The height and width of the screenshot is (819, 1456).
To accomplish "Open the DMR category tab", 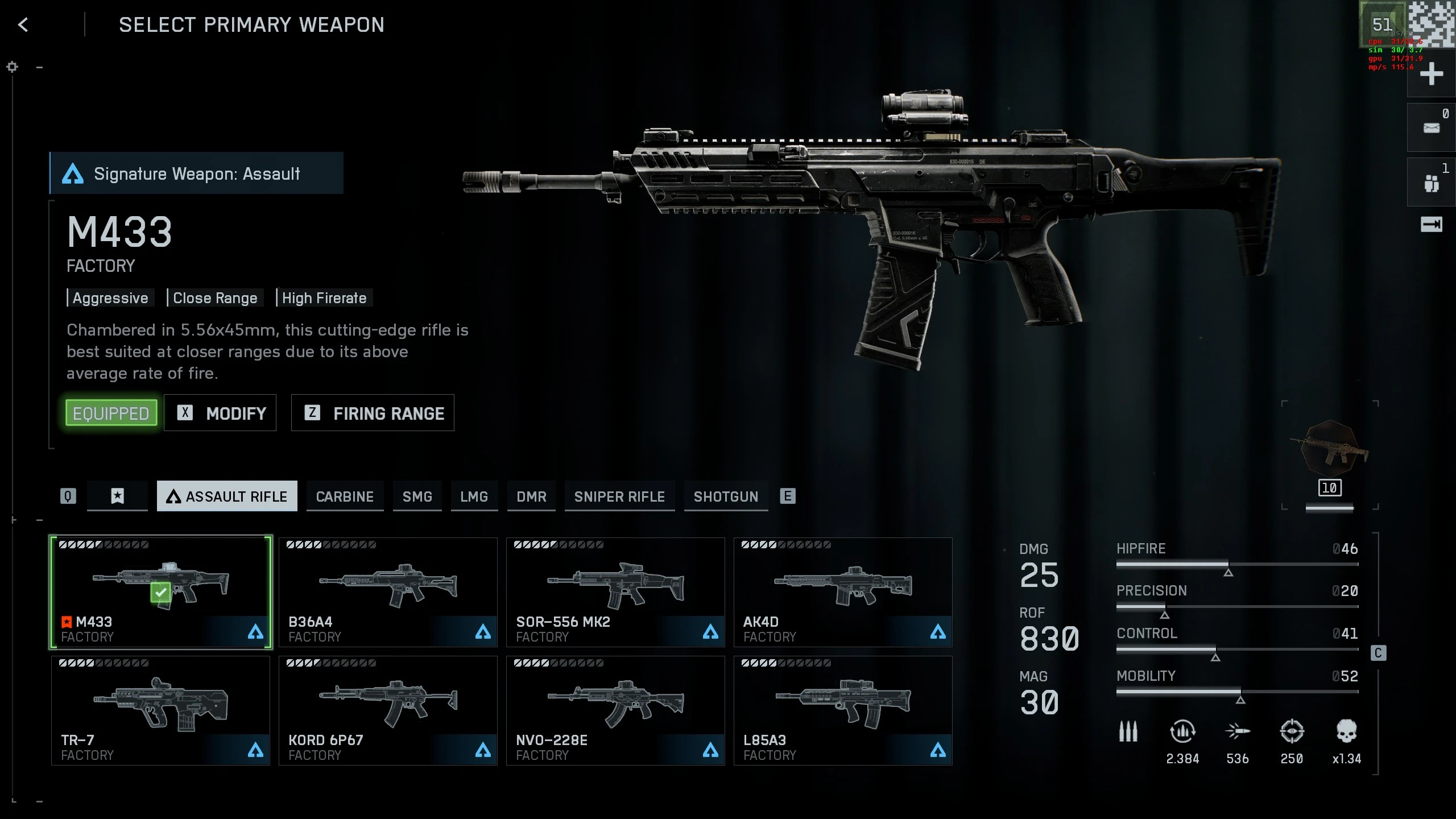I will coord(531,497).
